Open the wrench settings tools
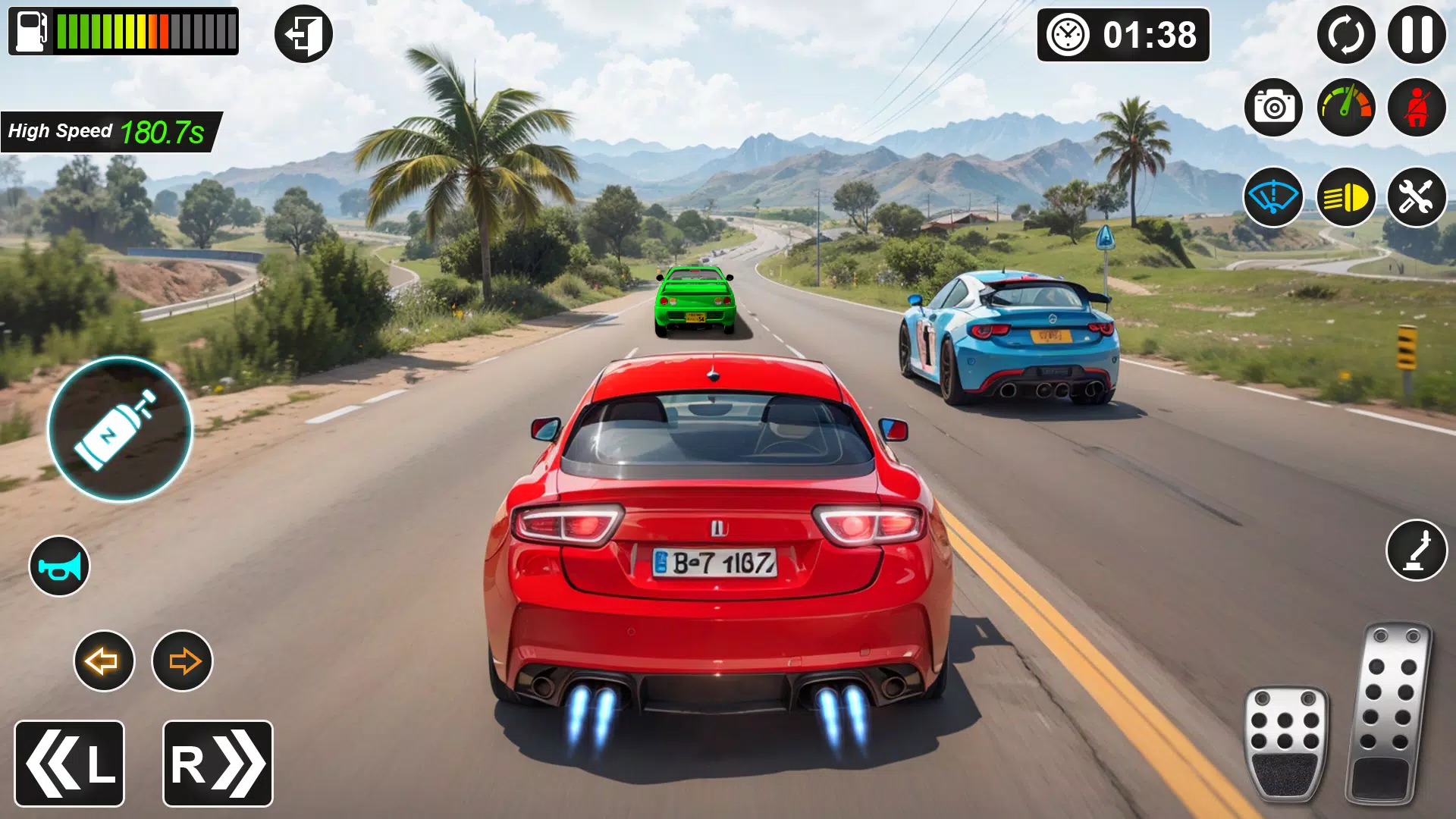This screenshot has width=1456, height=819. (1417, 197)
